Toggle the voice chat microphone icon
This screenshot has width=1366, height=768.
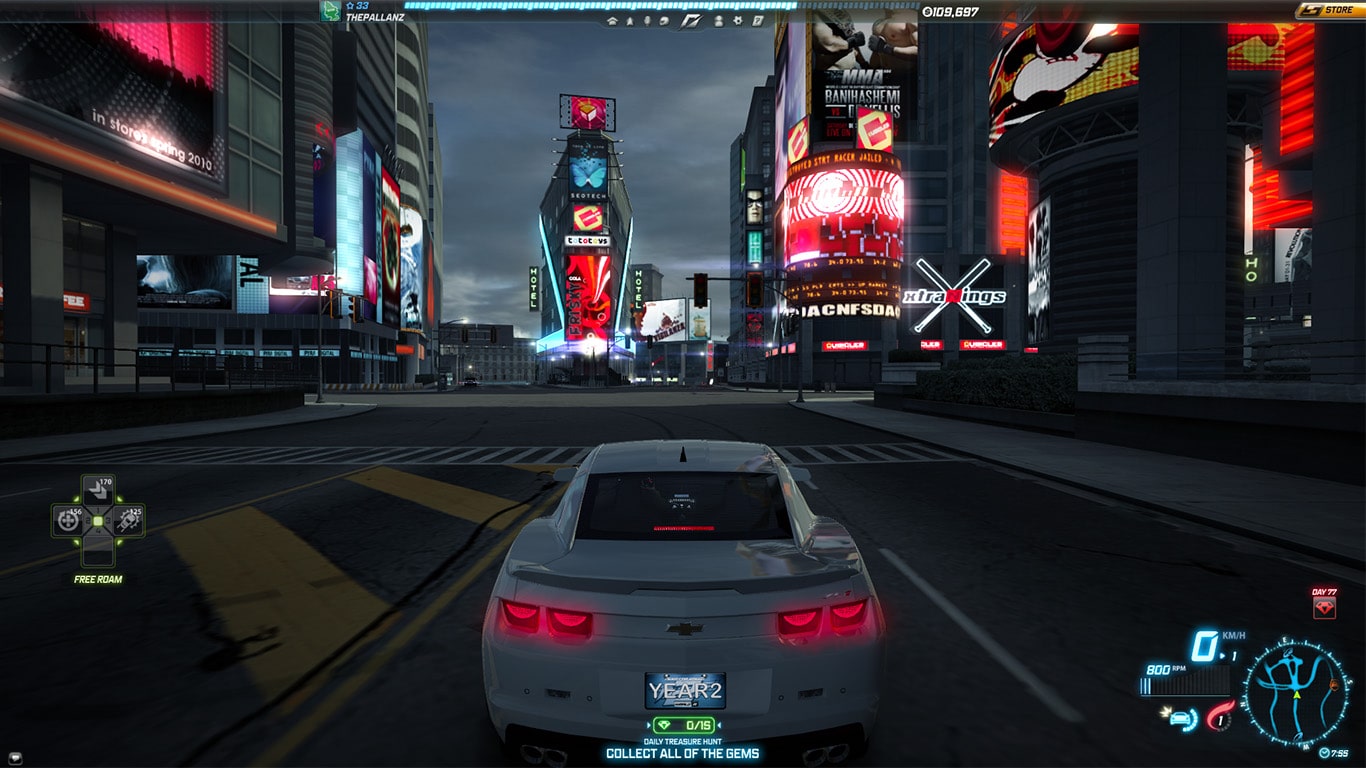click(647, 20)
